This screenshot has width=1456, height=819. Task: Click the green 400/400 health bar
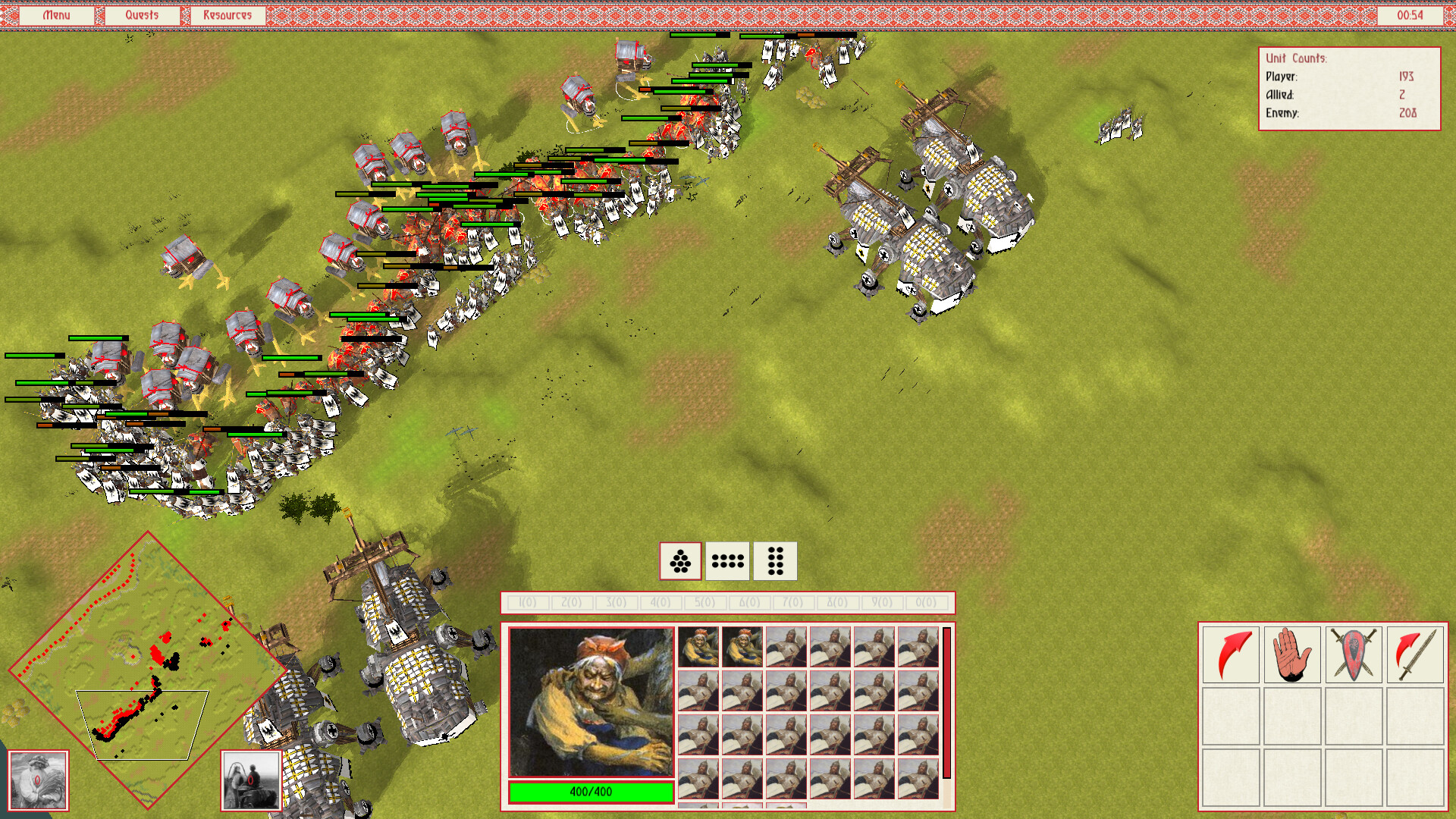[591, 792]
